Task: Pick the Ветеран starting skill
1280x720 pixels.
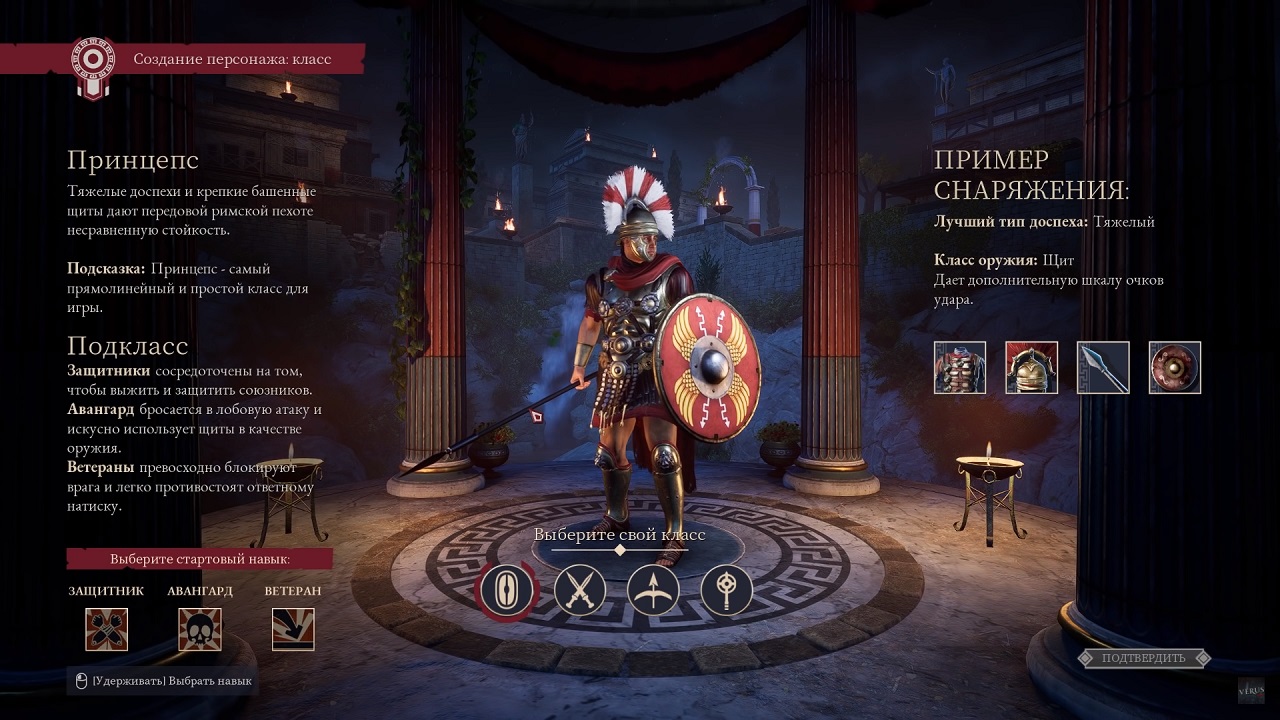Action: pos(293,629)
